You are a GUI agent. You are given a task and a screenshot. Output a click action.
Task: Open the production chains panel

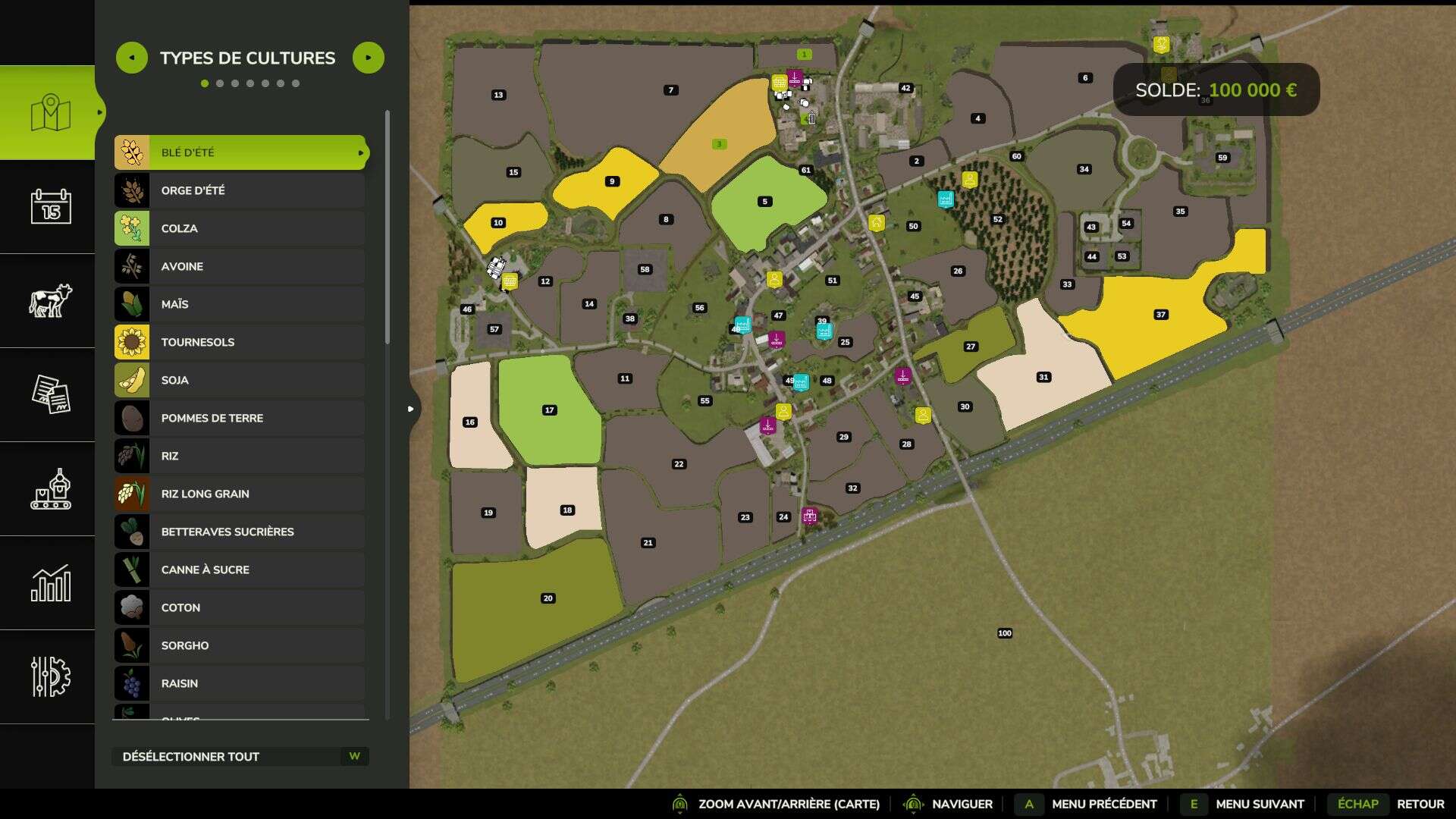coord(47,490)
